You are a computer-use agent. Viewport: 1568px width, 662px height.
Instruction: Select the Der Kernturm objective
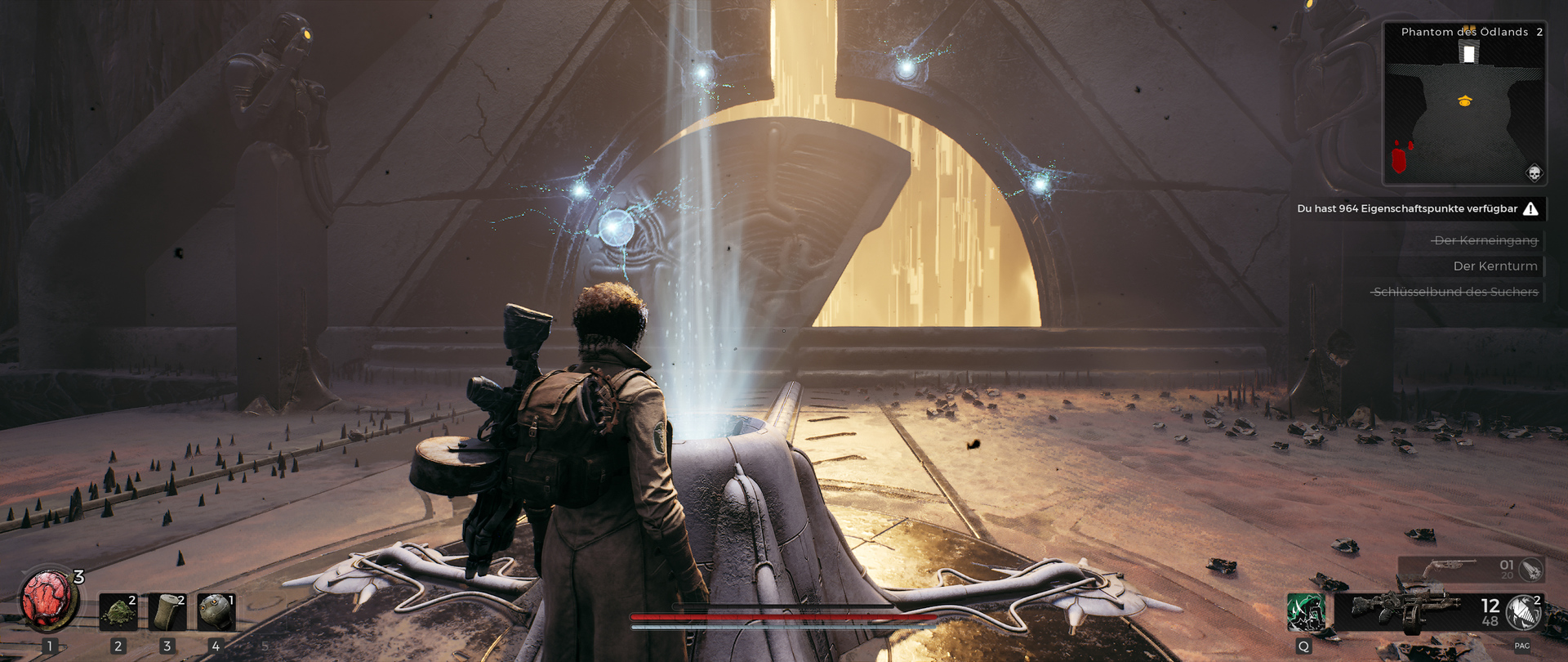(1494, 266)
